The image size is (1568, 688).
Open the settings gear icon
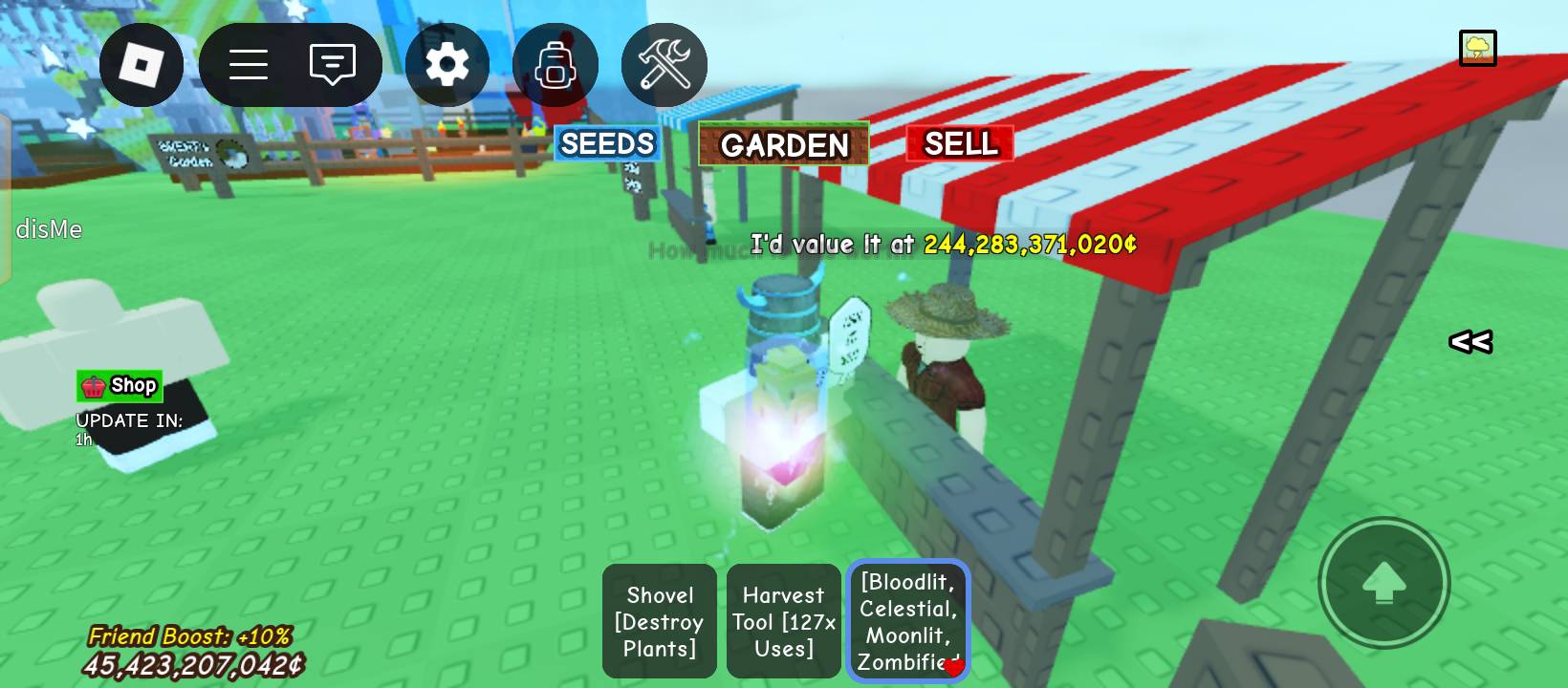click(446, 64)
